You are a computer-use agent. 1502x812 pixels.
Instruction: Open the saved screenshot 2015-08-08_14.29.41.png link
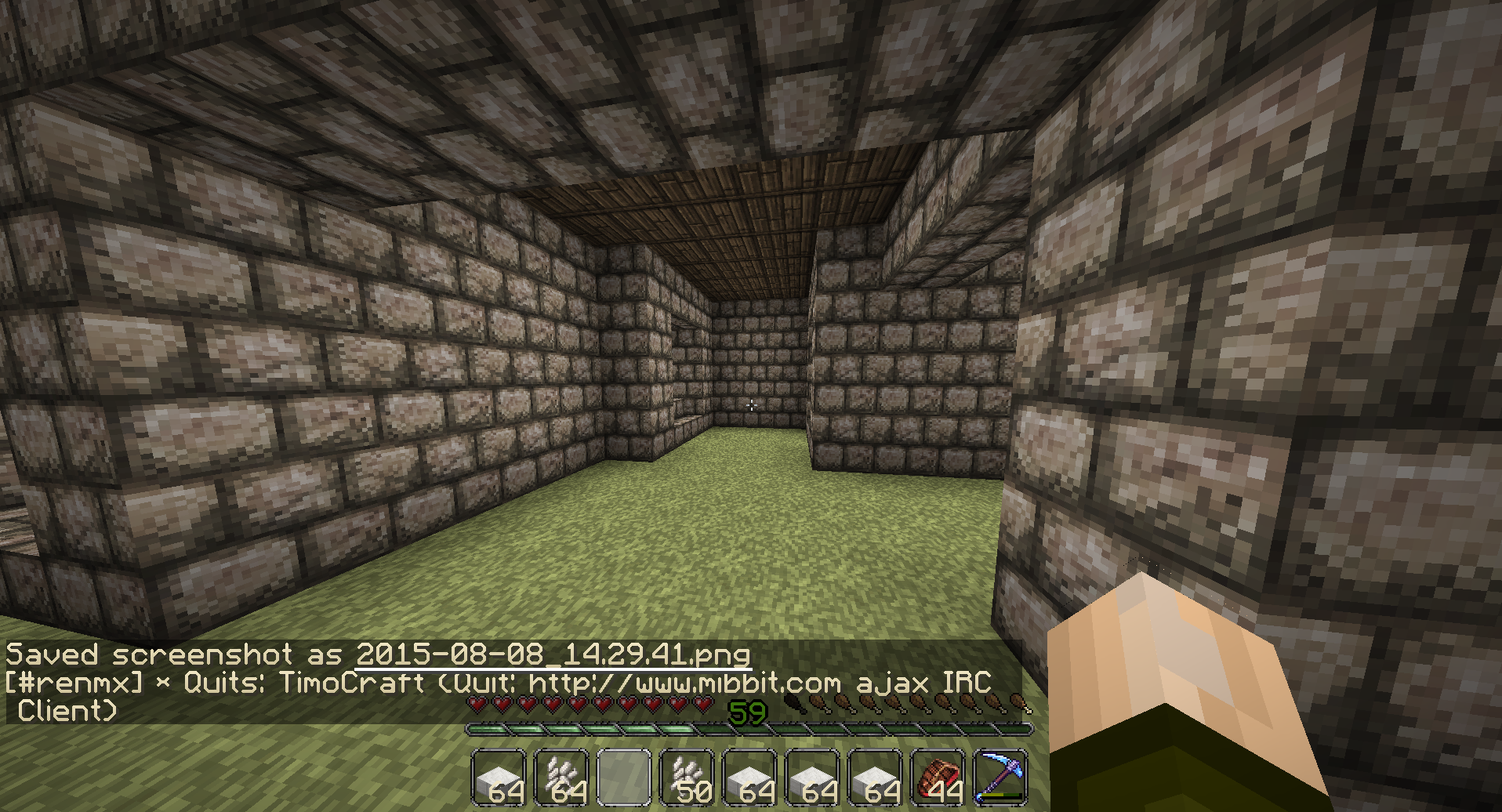click(553, 654)
